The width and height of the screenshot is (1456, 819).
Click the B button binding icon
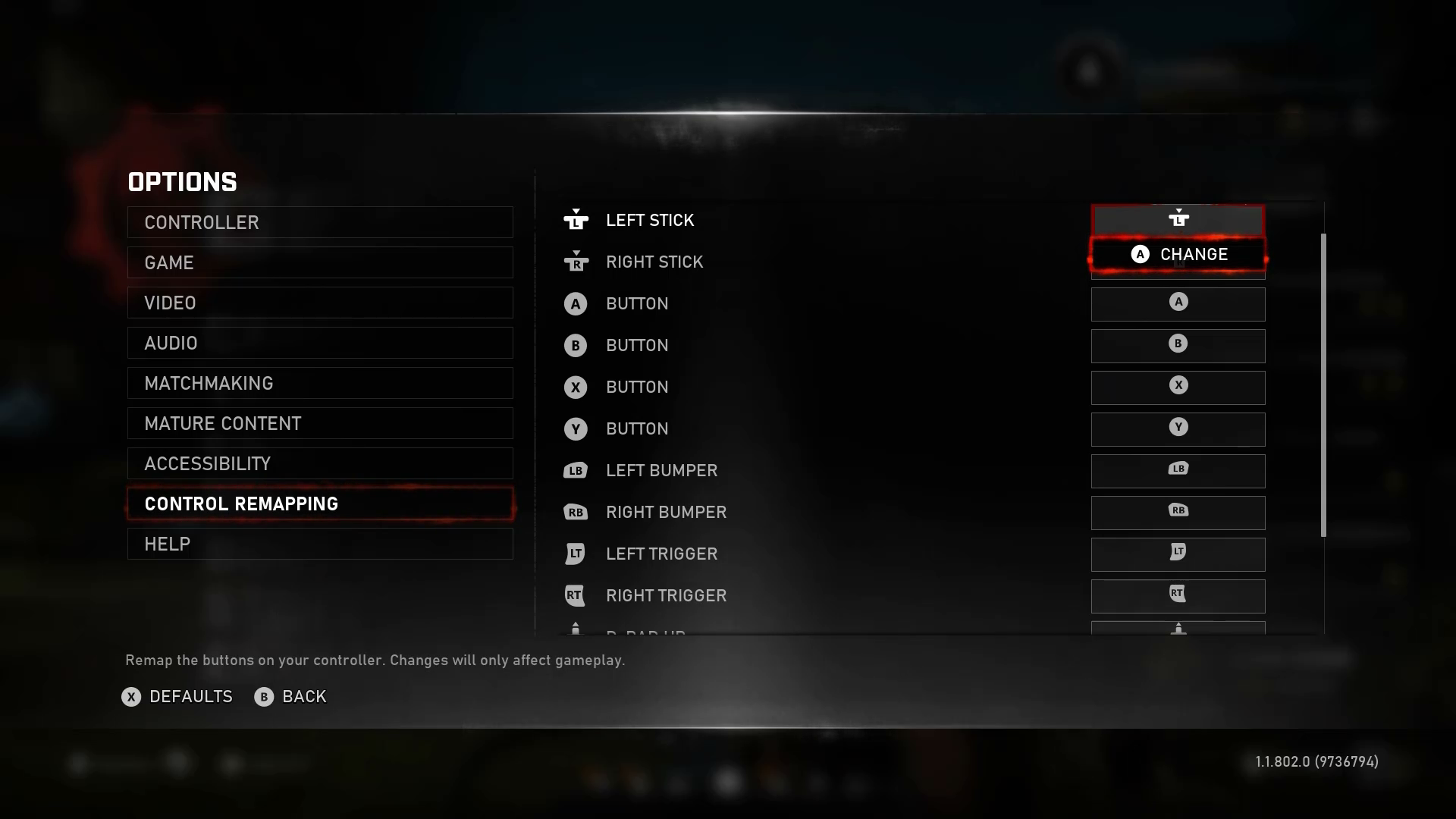pyautogui.click(x=1178, y=346)
